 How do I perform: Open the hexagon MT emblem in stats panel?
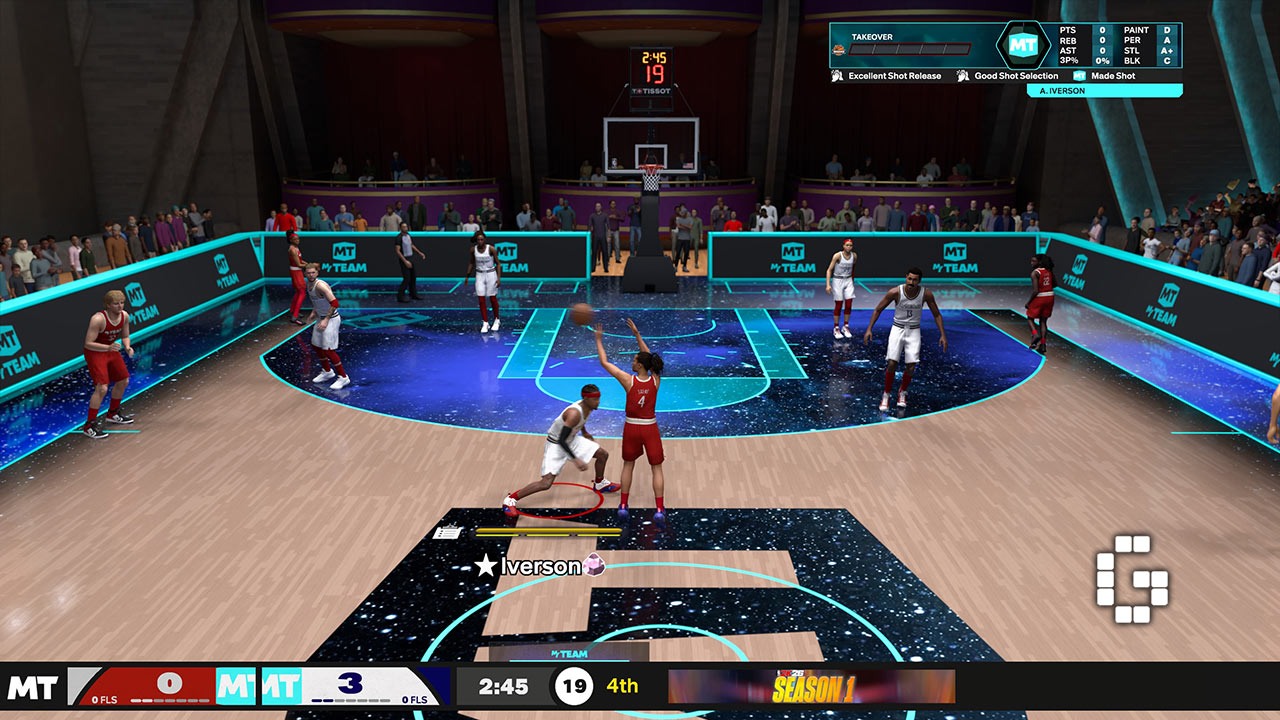tap(1022, 45)
